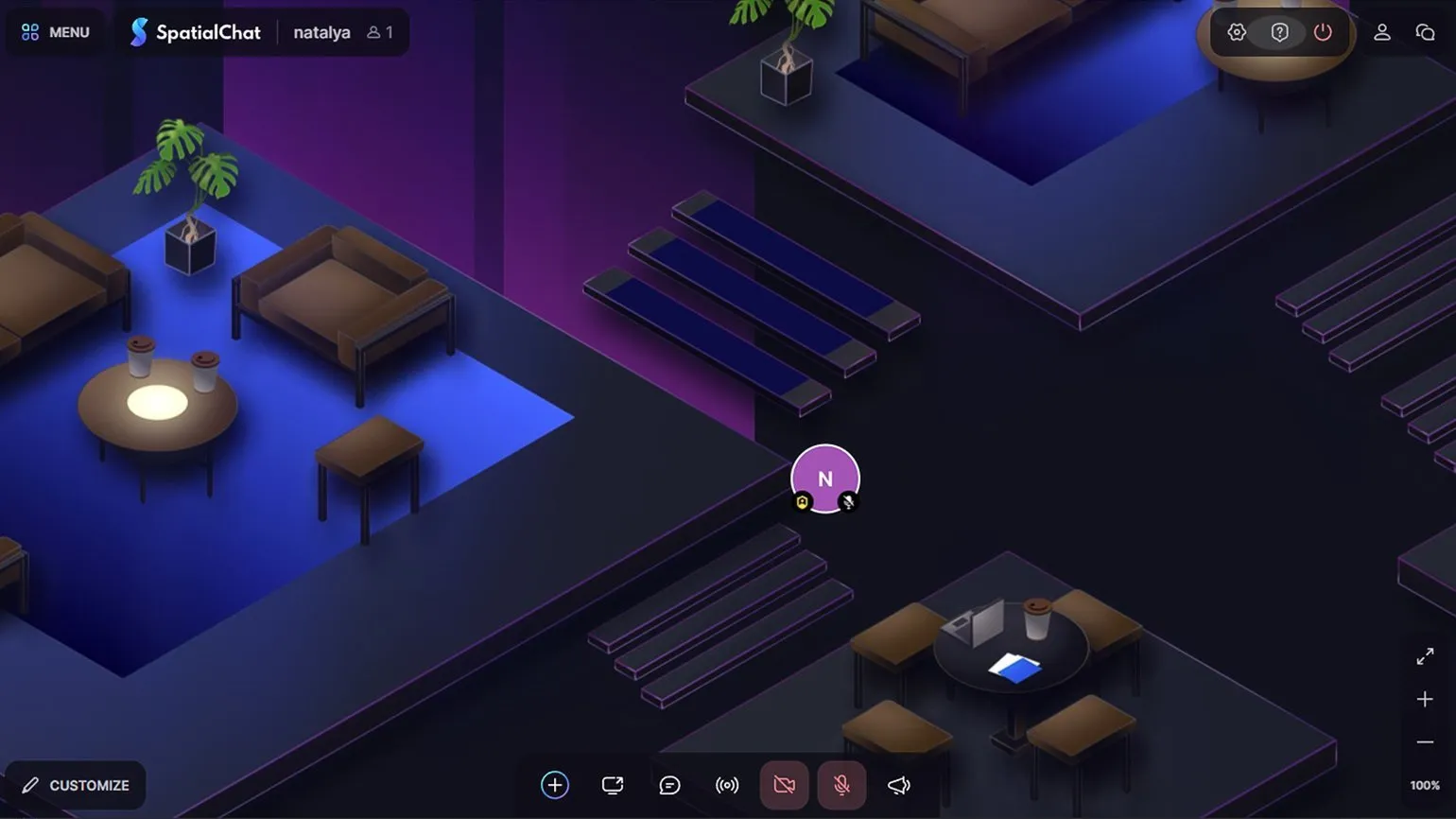Click the megaphone announcement icon

tap(899, 785)
